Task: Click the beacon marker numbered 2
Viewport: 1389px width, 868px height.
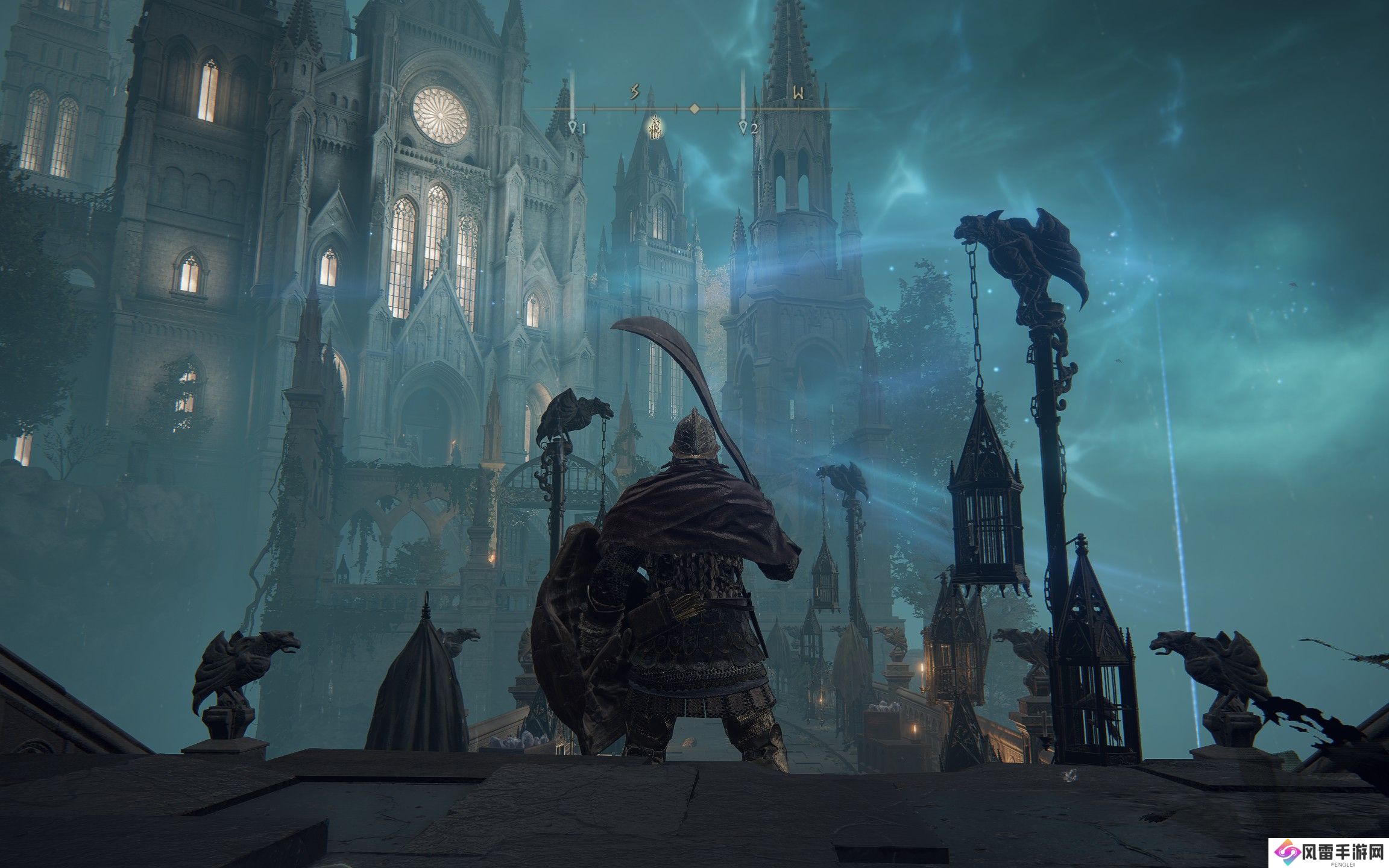Action: click(744, 127)
